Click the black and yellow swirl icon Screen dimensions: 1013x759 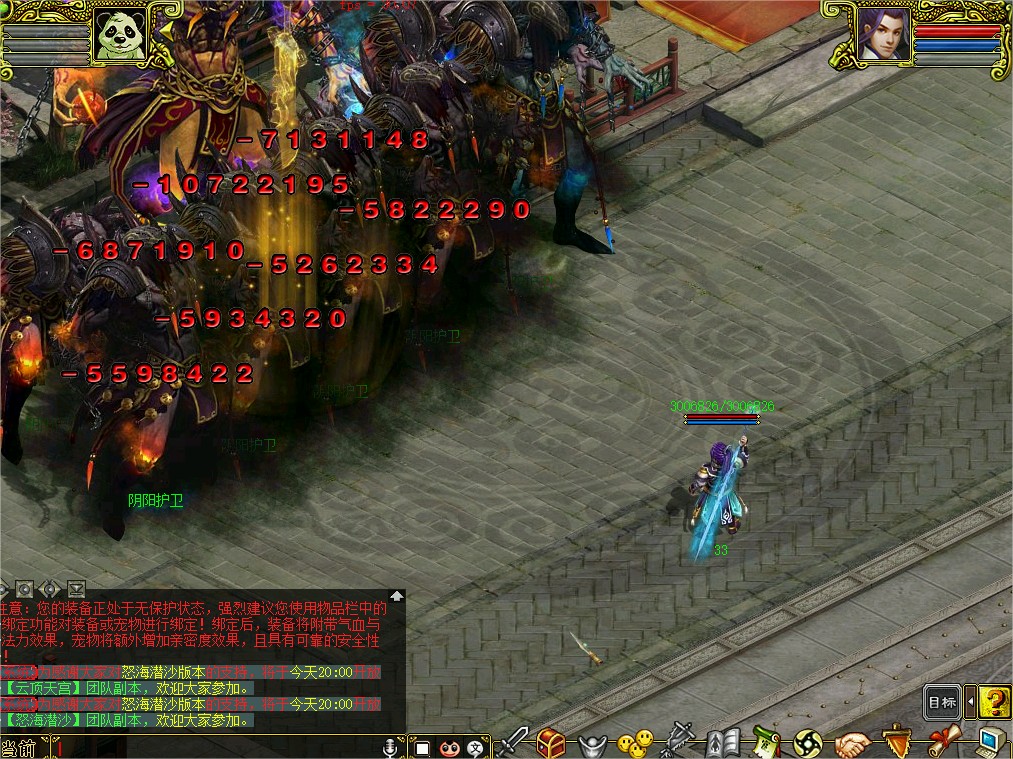coord(808,743)
